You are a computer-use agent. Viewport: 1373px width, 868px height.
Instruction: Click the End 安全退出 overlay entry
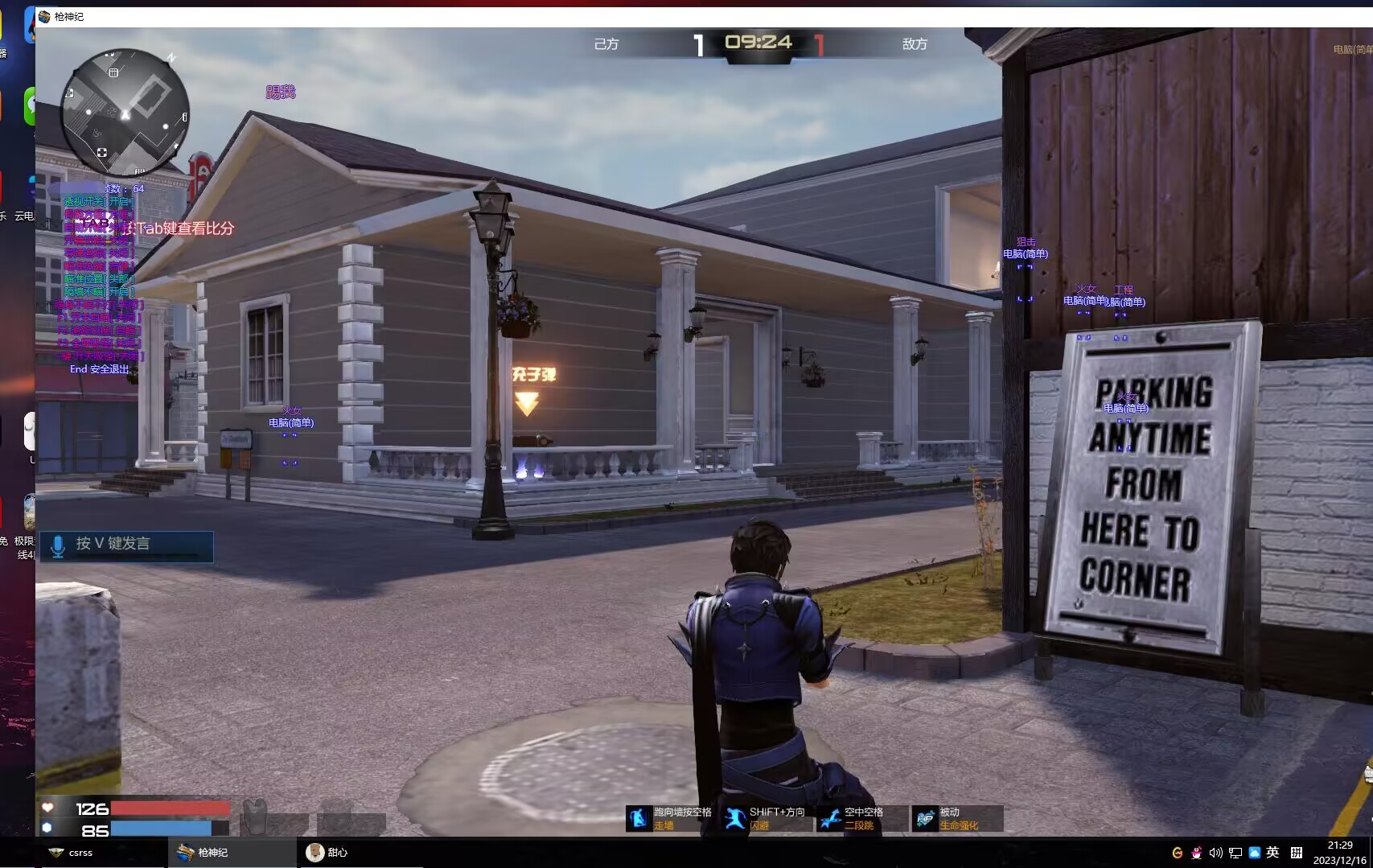(x=99, y=369)
